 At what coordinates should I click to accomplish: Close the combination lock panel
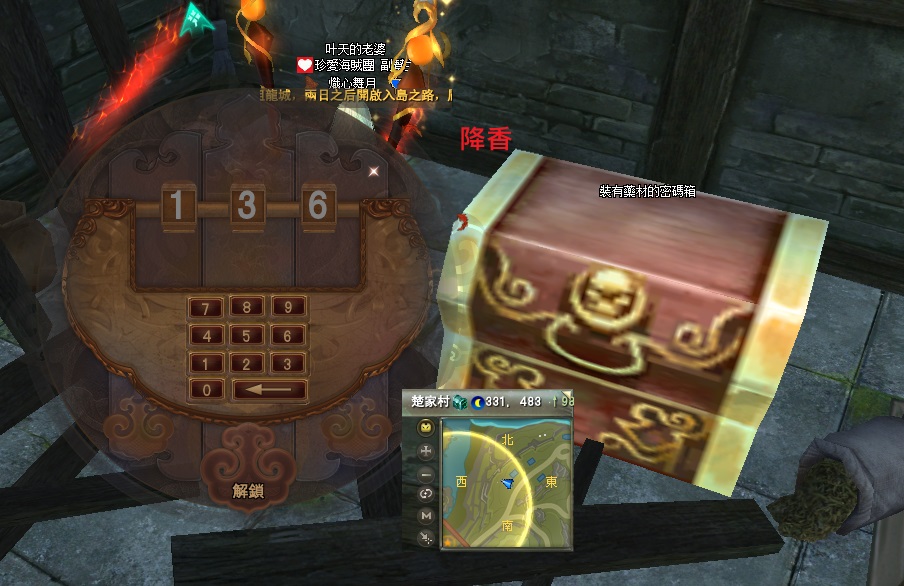pos(375,171)
